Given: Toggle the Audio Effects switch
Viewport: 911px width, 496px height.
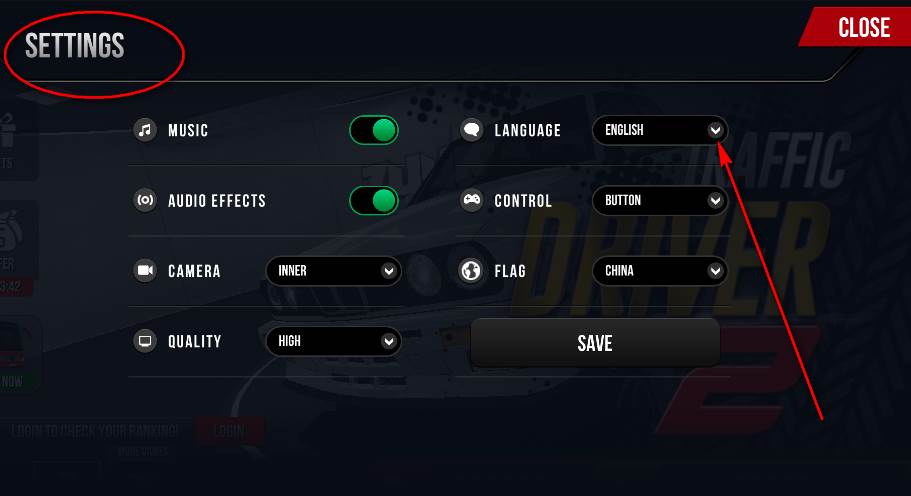Looking at the screenshot, I should coord(374,200).
